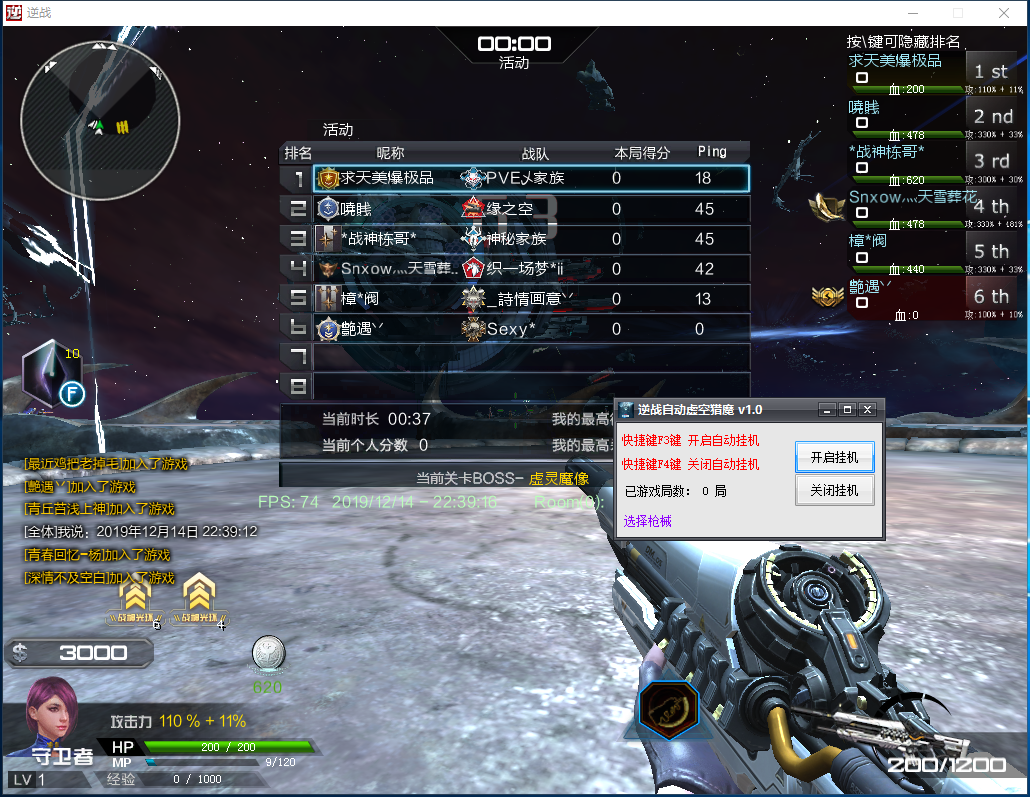Image resolution: width=1030 pixels, height=797 pixels.
Task: Select the hexagonal weapon emblem icon
Action: pos(668,711)
